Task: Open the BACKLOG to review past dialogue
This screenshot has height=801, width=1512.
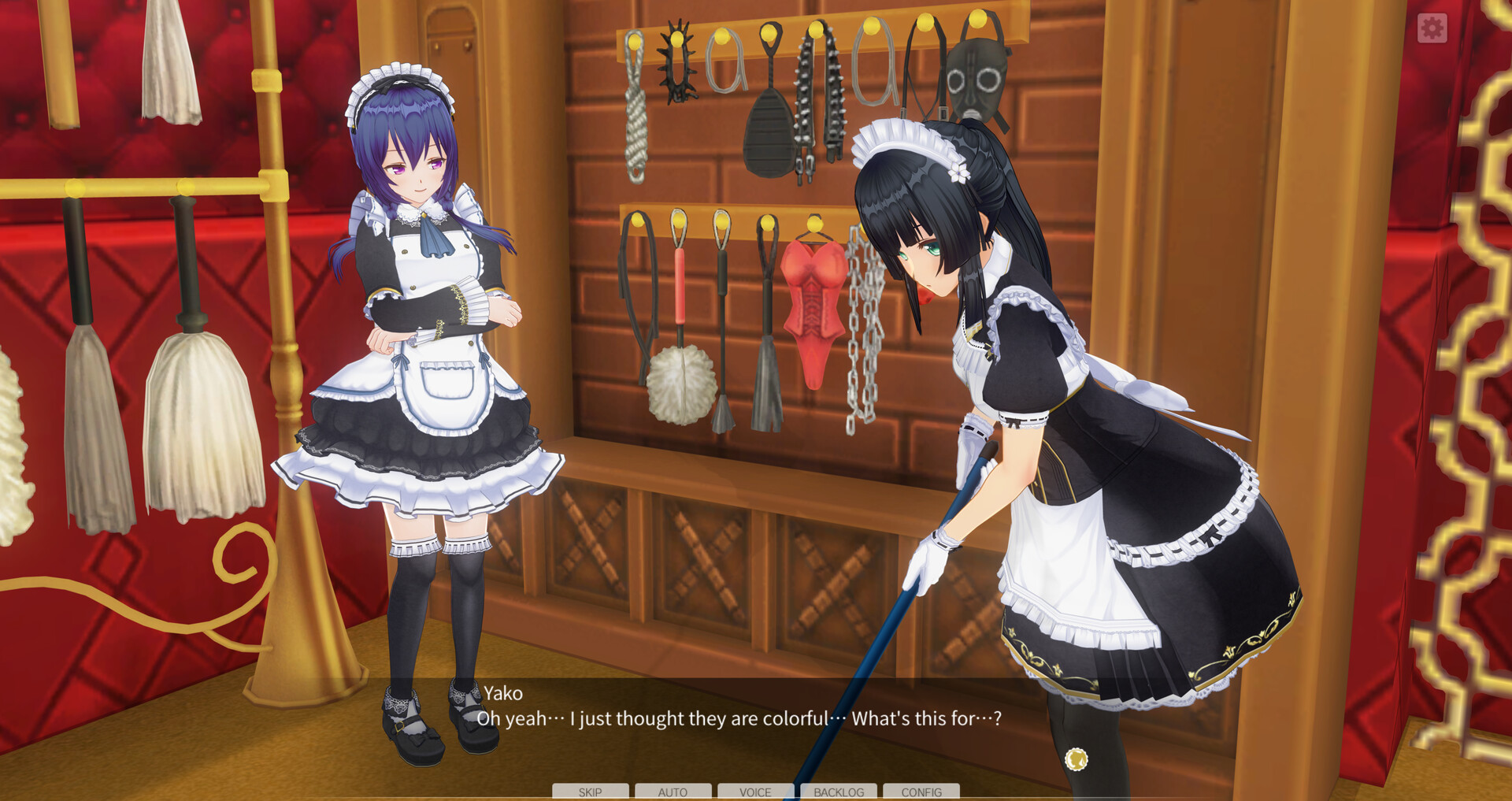Action: (x=839, y=792)
